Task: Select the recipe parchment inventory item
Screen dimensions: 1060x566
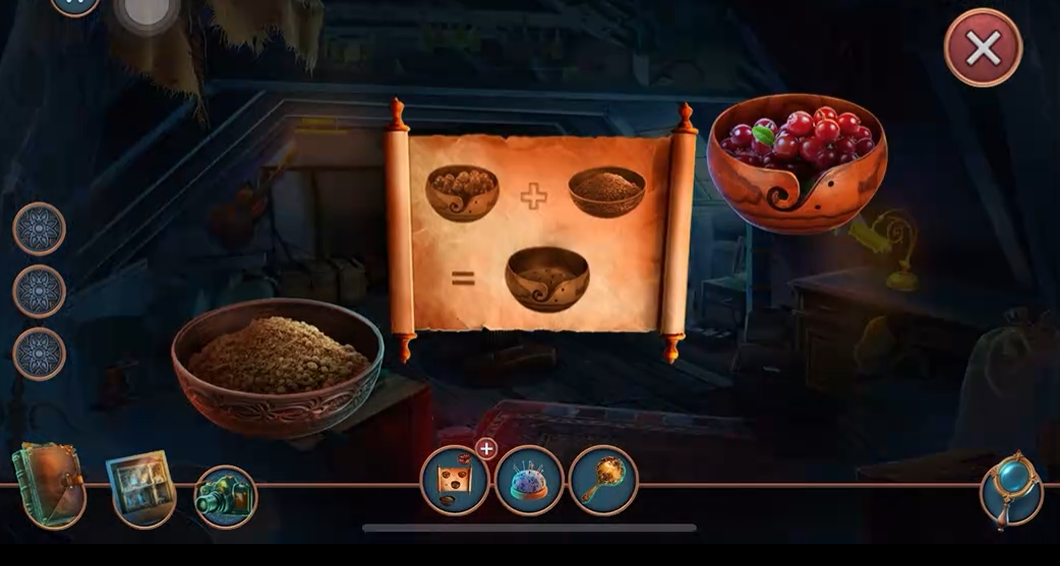Action: pos(456,482)
